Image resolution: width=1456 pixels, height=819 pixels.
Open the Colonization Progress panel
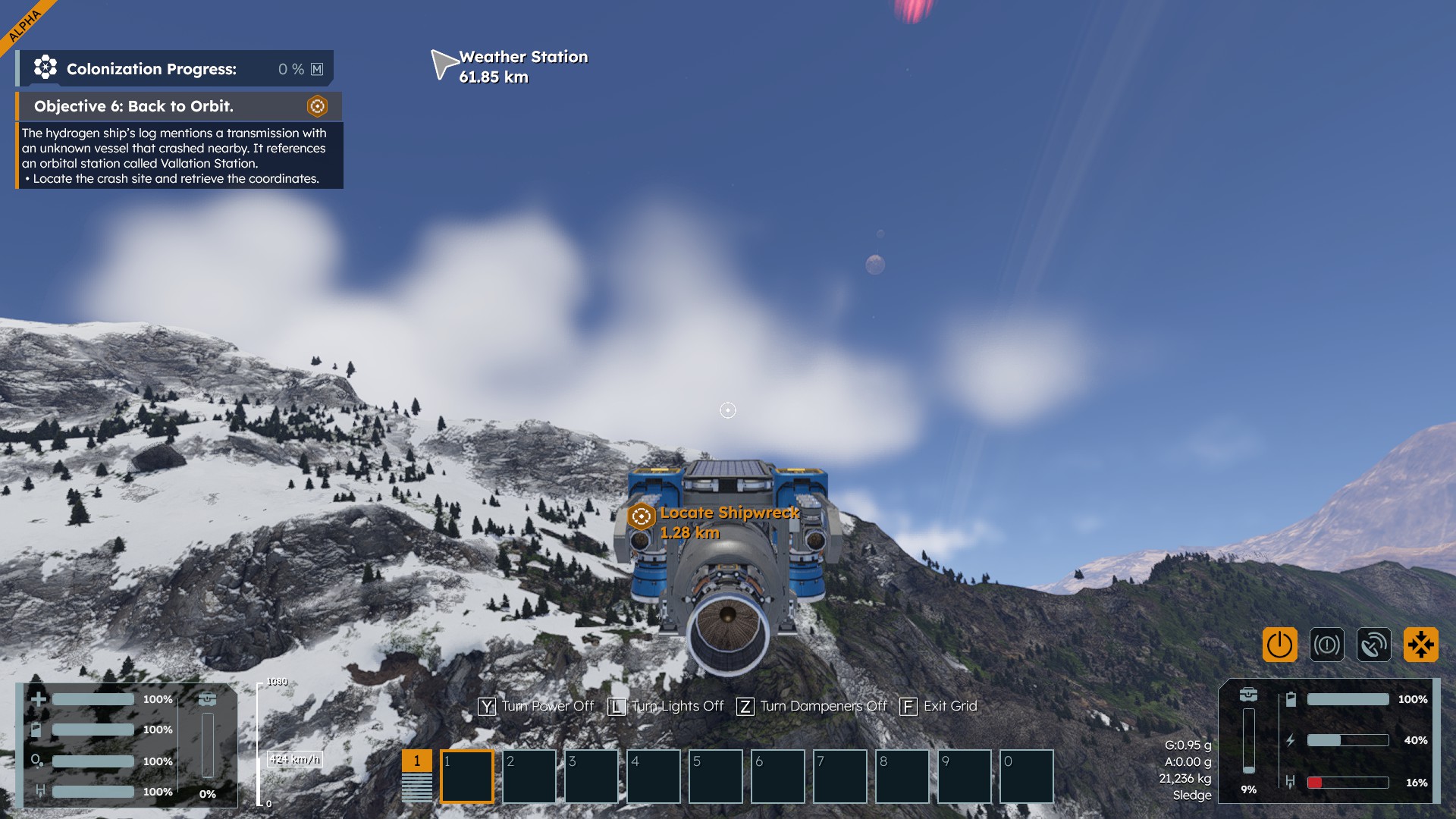(175, 69)
